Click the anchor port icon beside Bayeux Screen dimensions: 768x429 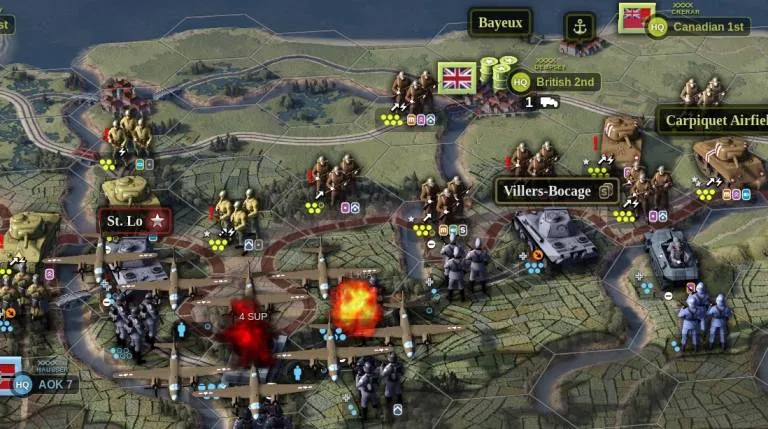[579, 26]
